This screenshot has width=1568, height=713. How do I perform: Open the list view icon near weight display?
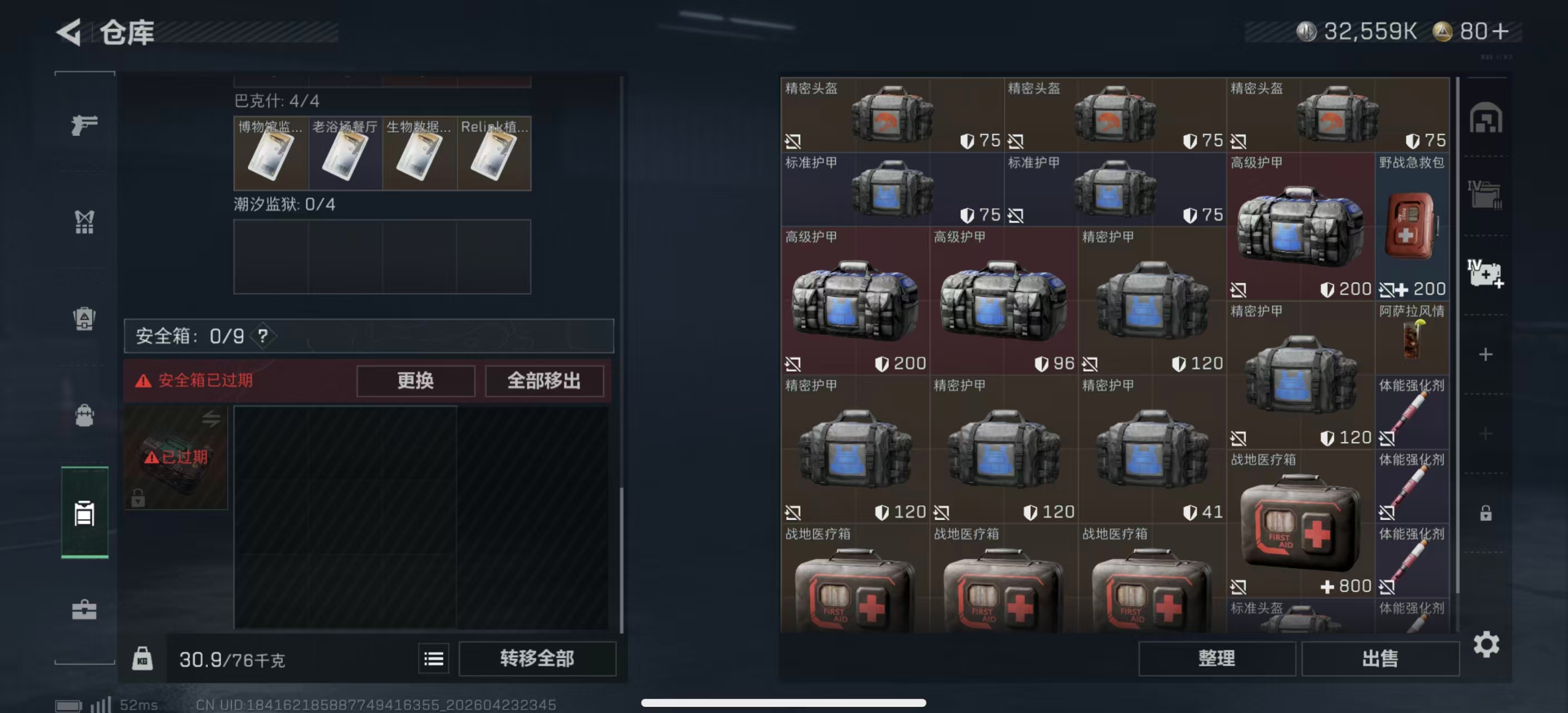click(433, 658)
